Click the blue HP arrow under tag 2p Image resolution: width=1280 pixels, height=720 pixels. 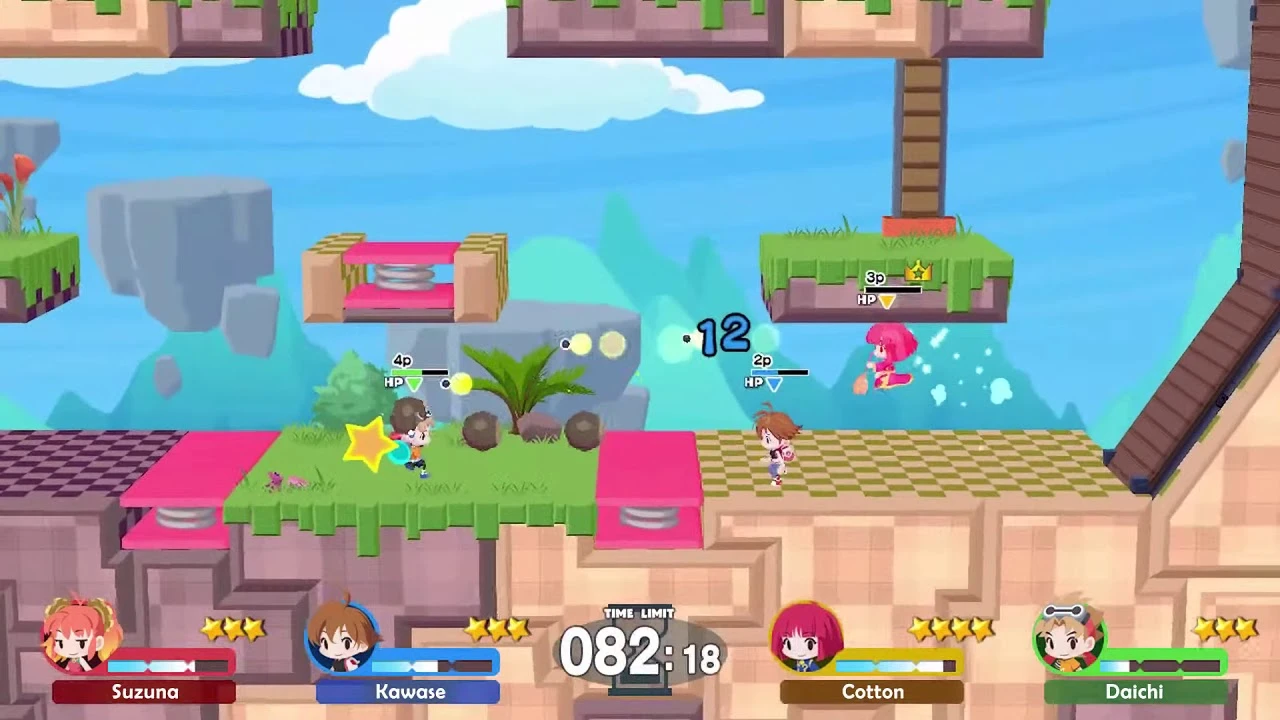click(x=774, y=384)
